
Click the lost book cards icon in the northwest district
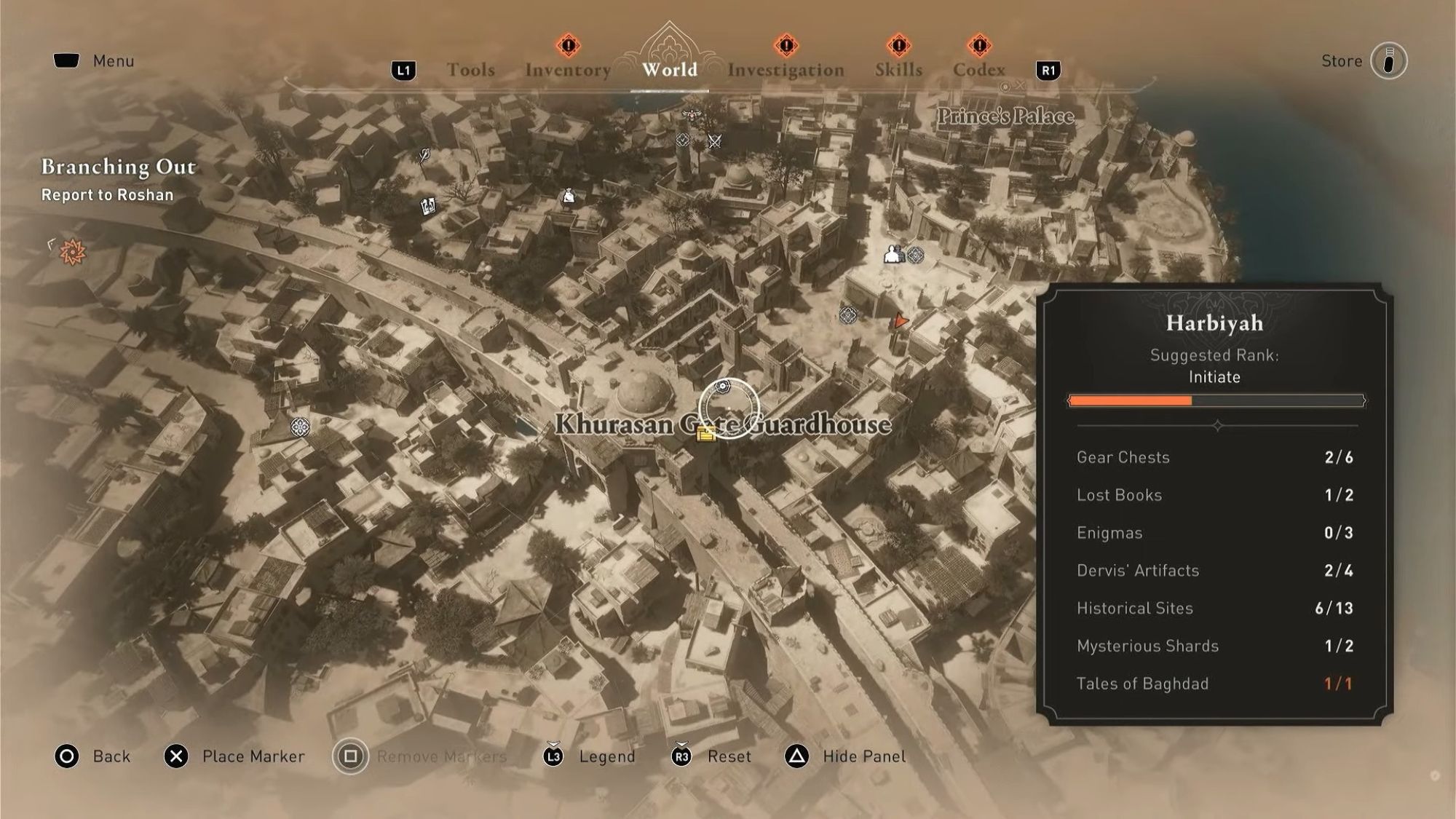[429, 207]
